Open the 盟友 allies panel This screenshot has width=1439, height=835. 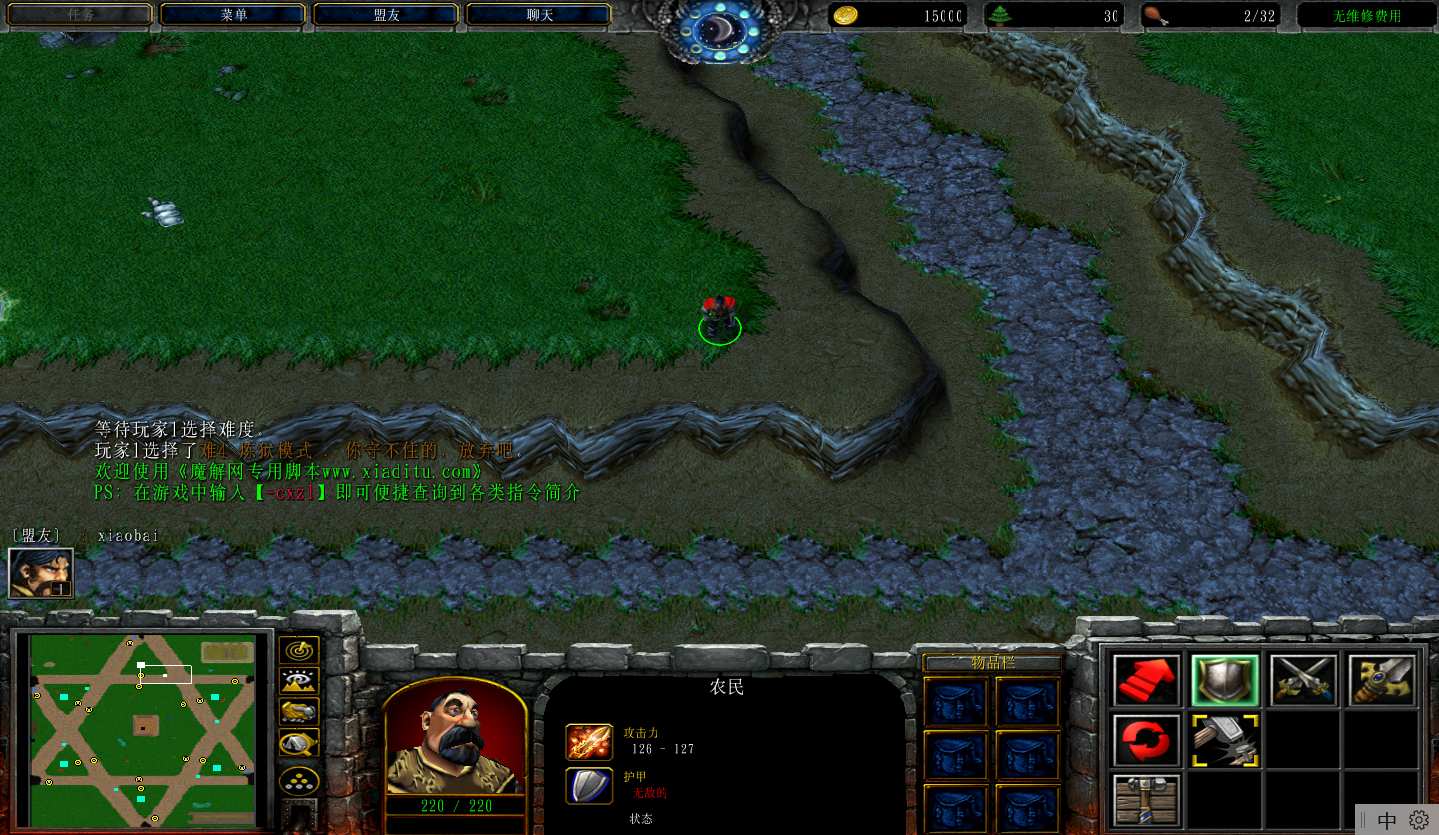(x=386, y=15)
